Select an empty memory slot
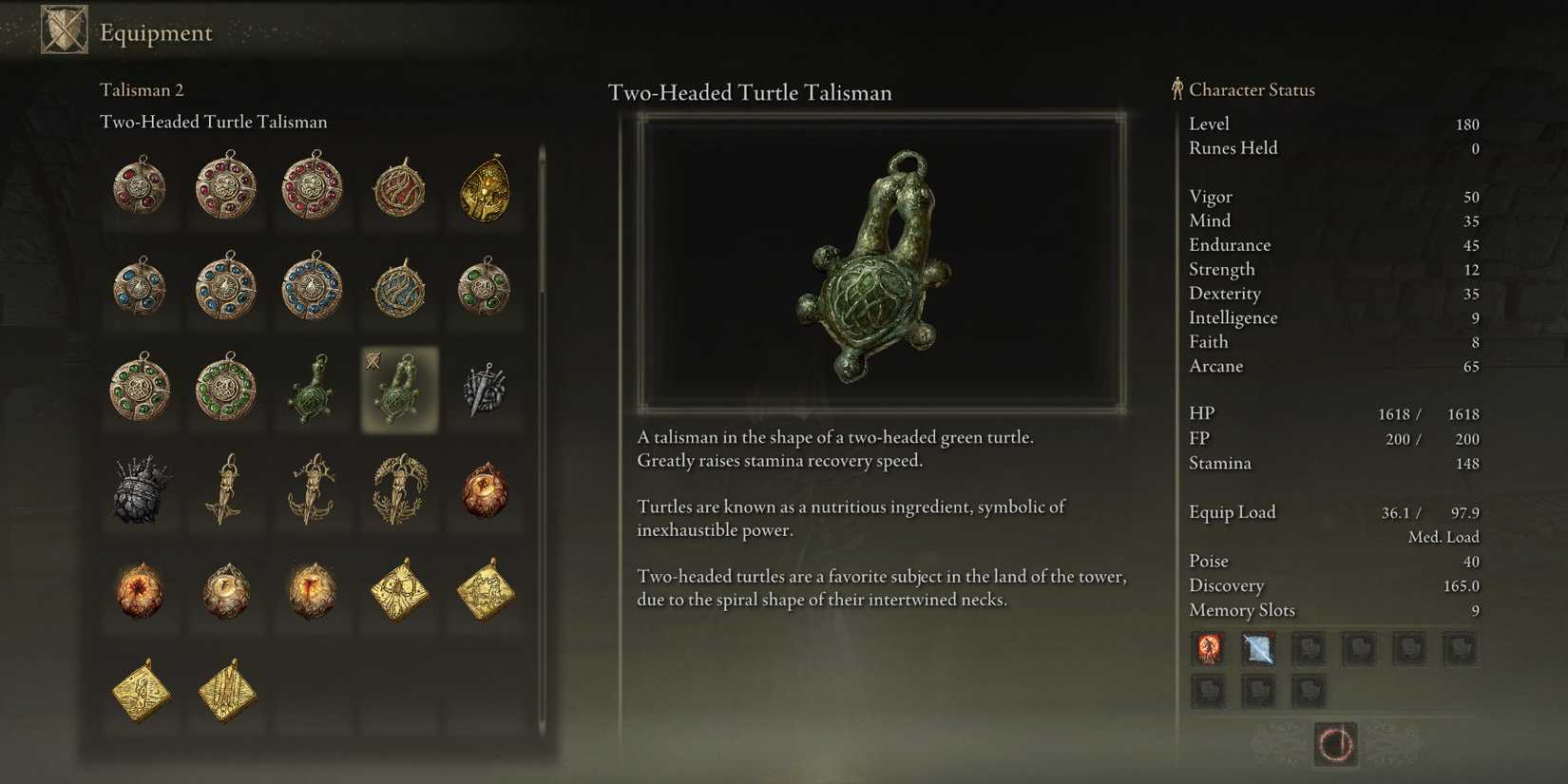 pos(1359,649)
